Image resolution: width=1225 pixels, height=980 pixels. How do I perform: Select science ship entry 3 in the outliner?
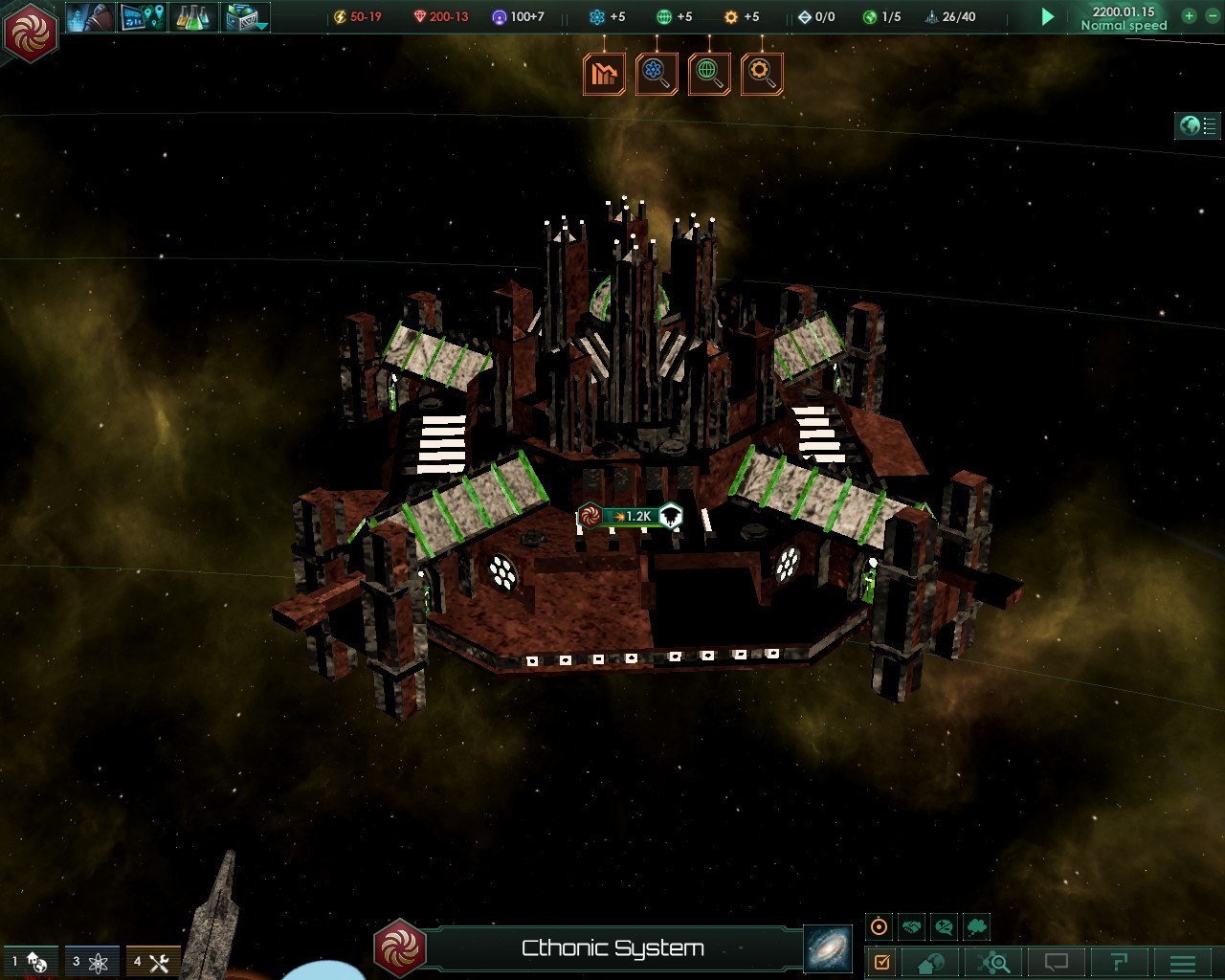coord(91,962)
